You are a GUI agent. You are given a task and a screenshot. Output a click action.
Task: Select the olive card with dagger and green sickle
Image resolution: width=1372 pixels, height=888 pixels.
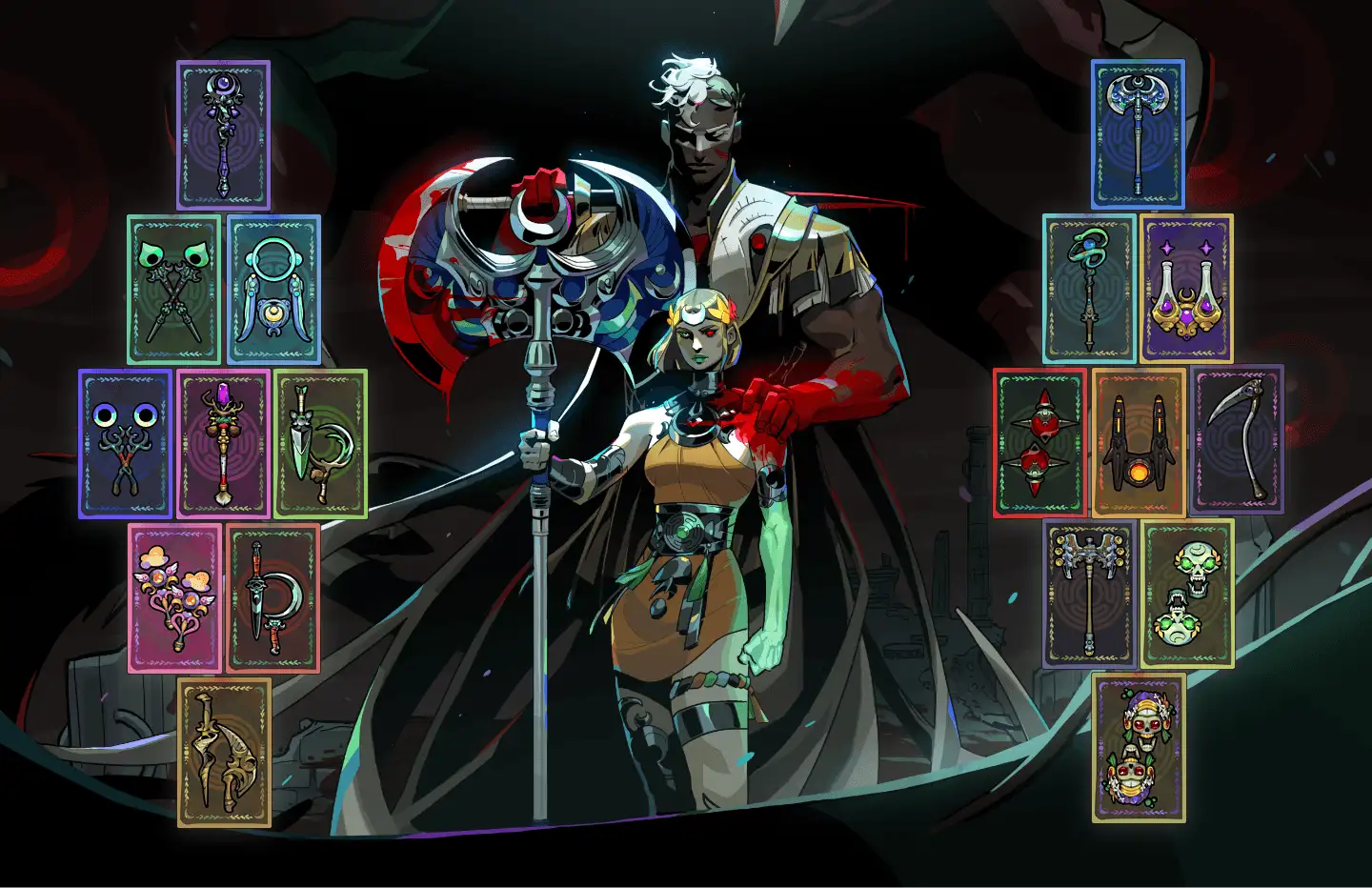pyautogui.click(x=321, y=444)
